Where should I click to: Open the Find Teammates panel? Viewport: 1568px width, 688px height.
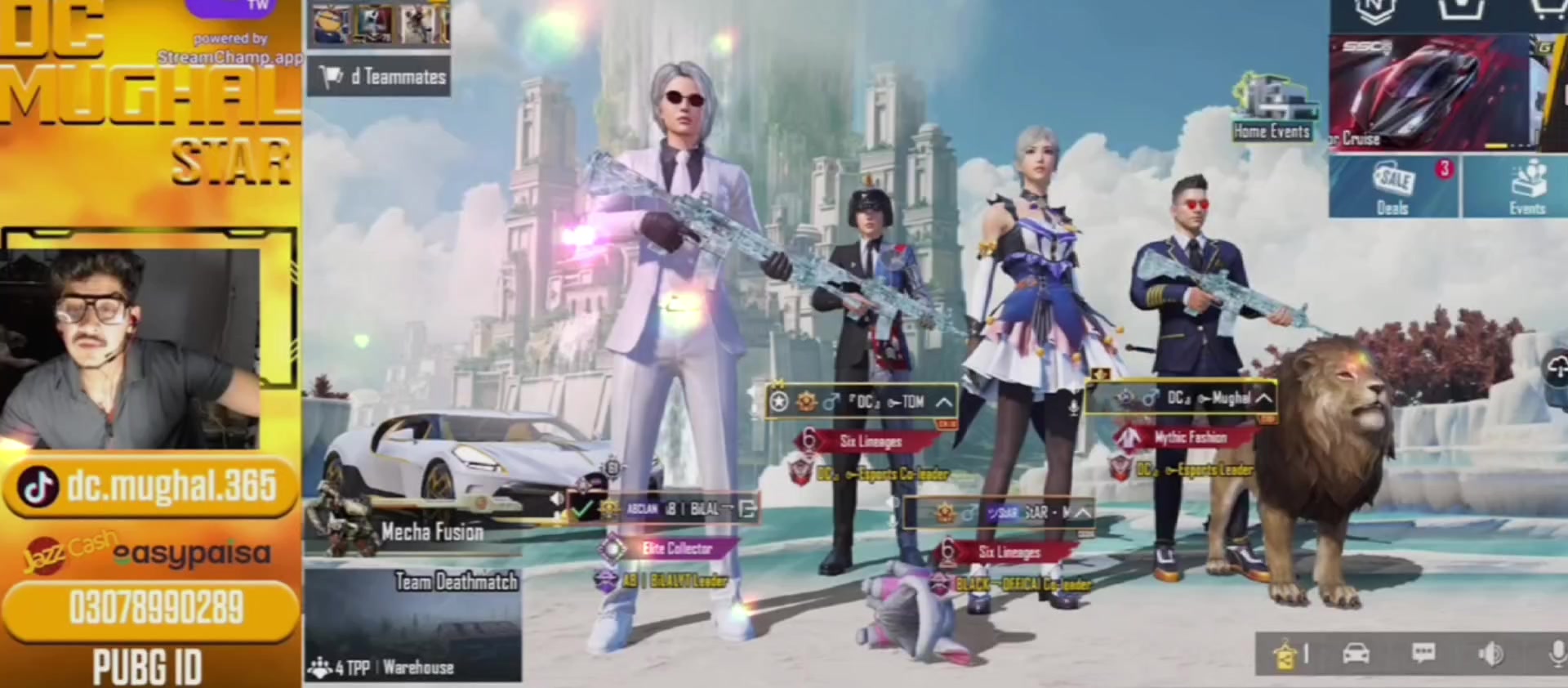click(381, 77)
